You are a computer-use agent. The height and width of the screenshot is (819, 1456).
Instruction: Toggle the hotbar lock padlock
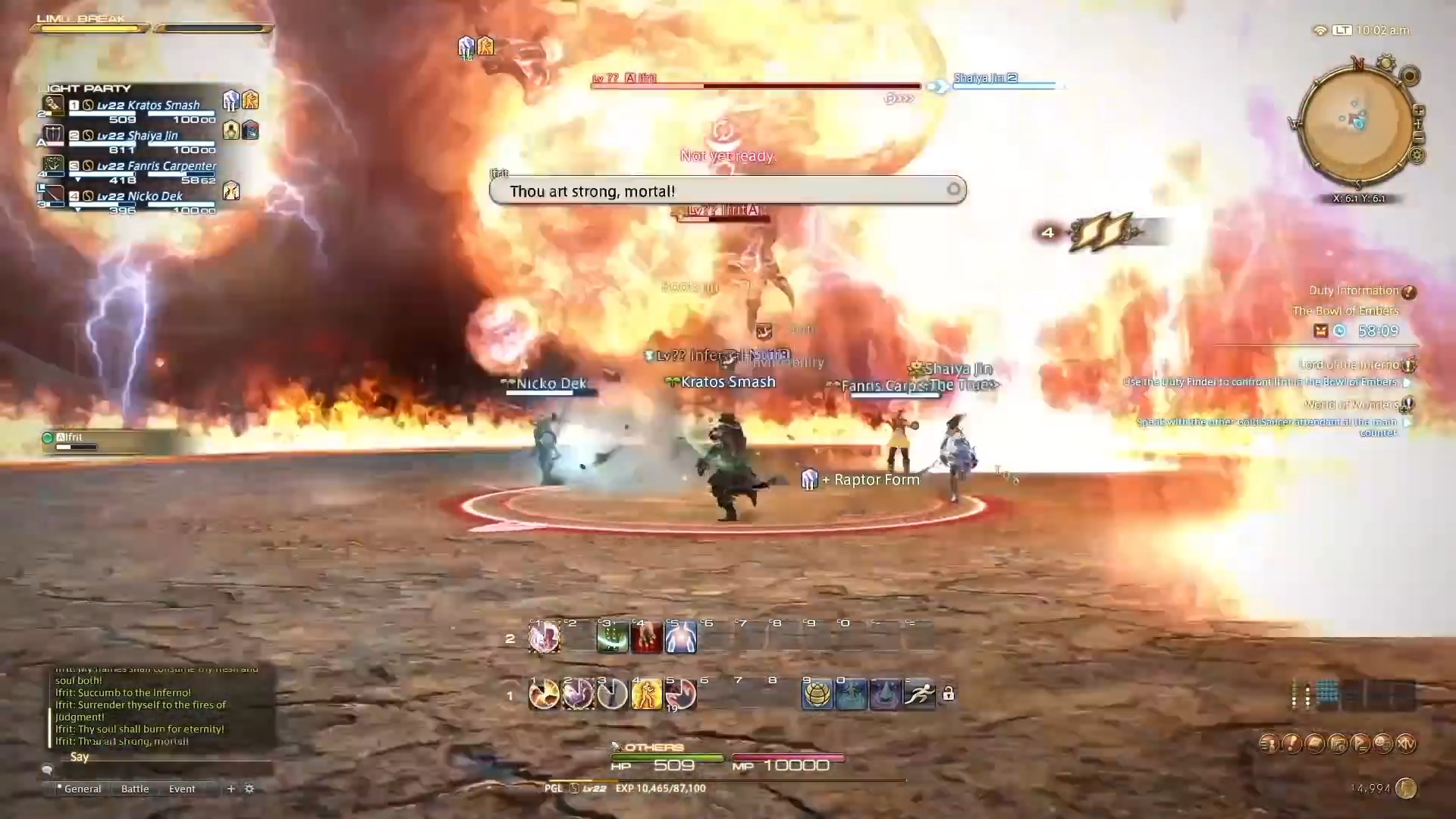coord(949,694)
